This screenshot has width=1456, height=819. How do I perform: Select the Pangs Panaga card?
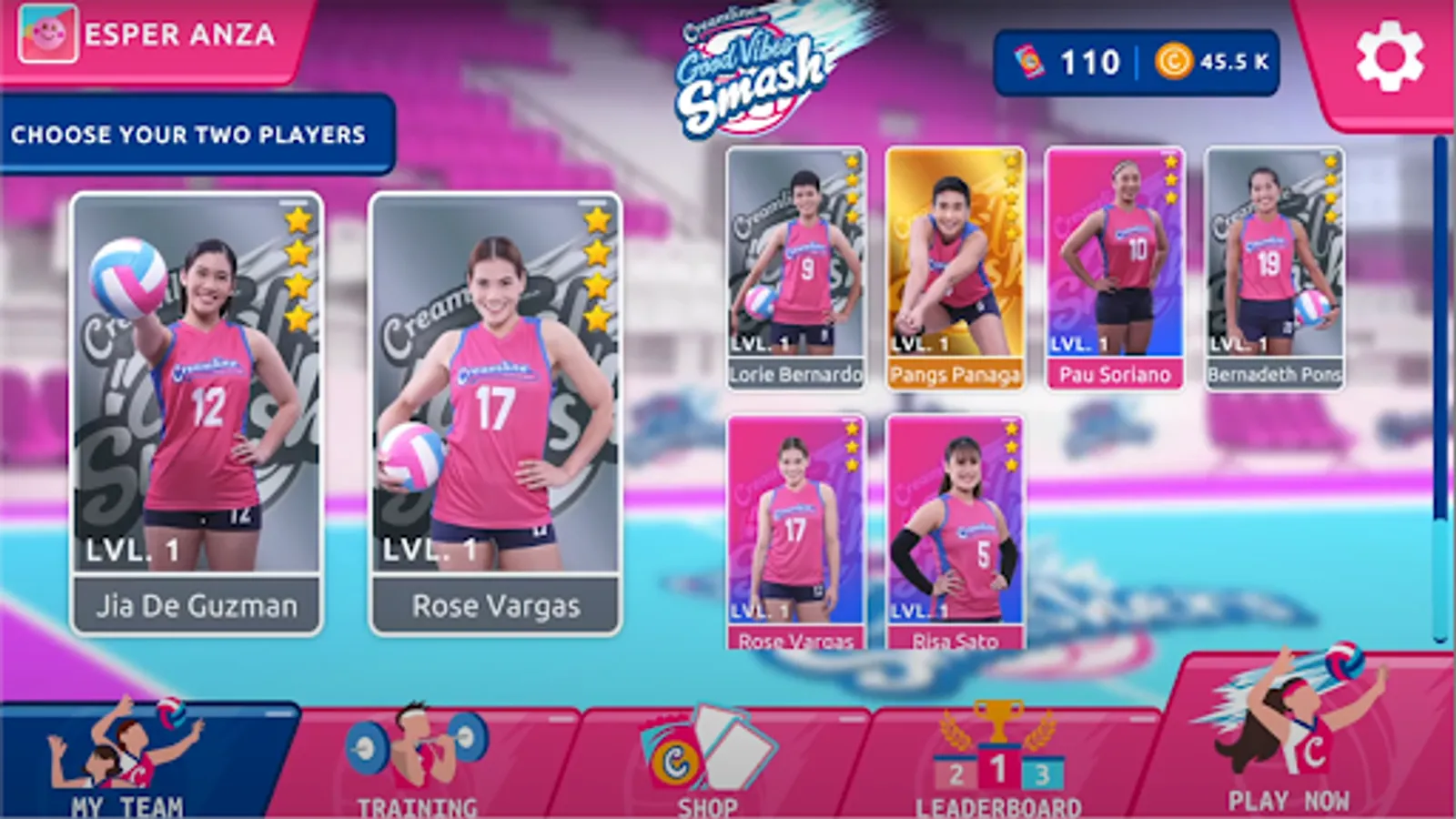coord(955,264)
